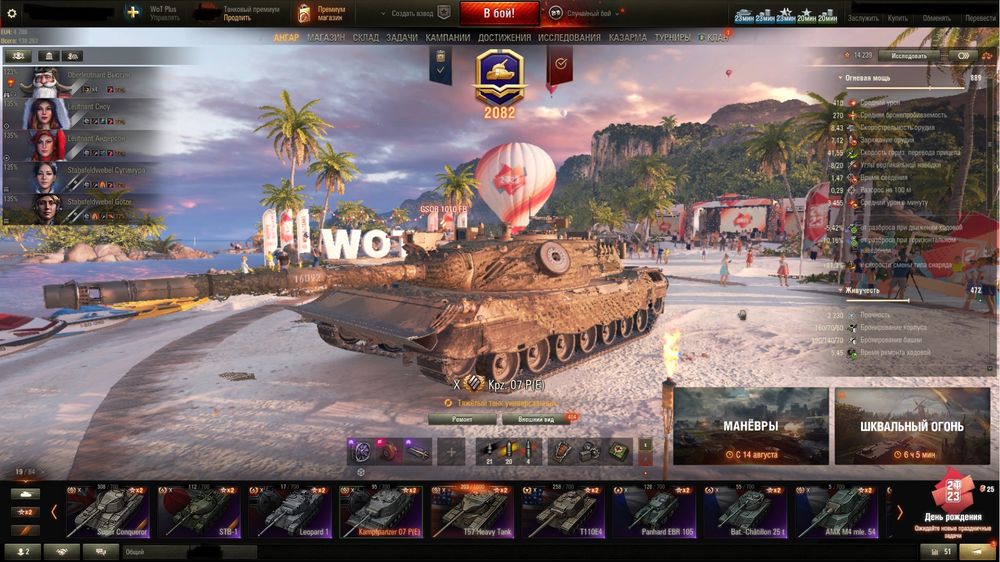Viewport: 1000px width, 562px height.
Task: Switch to the КАЗАРМА tab
Action: coord(628,38)
